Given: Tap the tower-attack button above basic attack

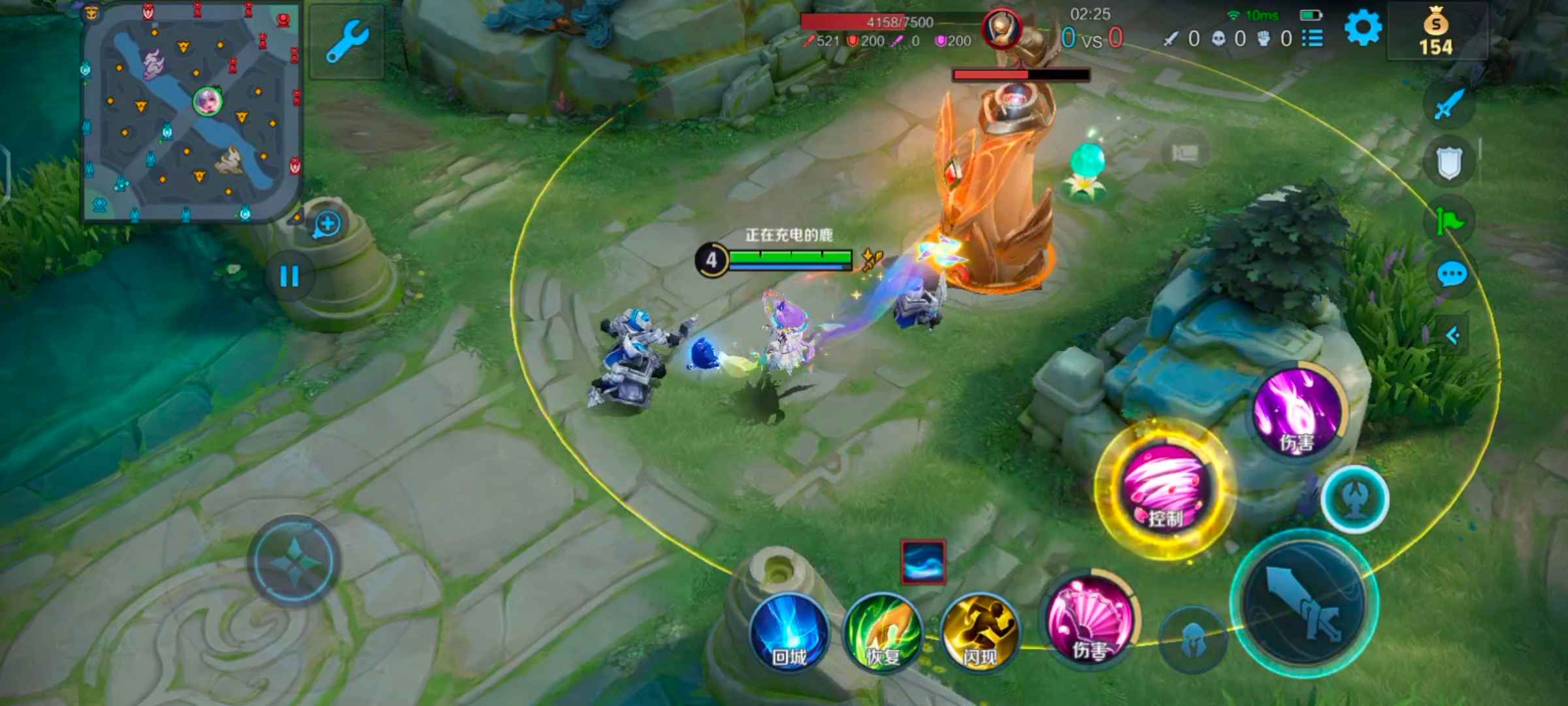Looking at the screenshot, I should (x=1355, y=499).
